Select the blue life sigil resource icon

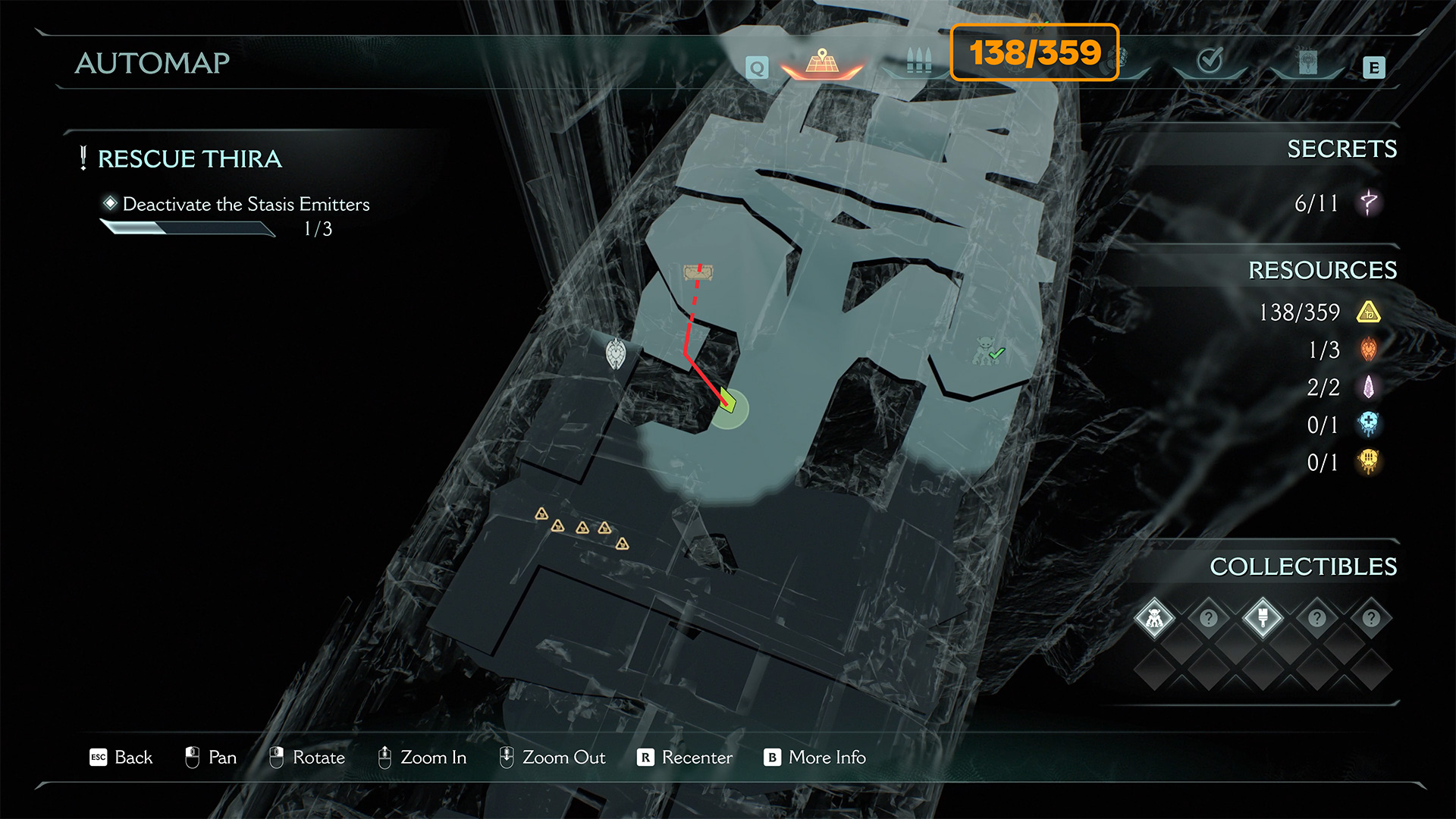click(1369, 425)
